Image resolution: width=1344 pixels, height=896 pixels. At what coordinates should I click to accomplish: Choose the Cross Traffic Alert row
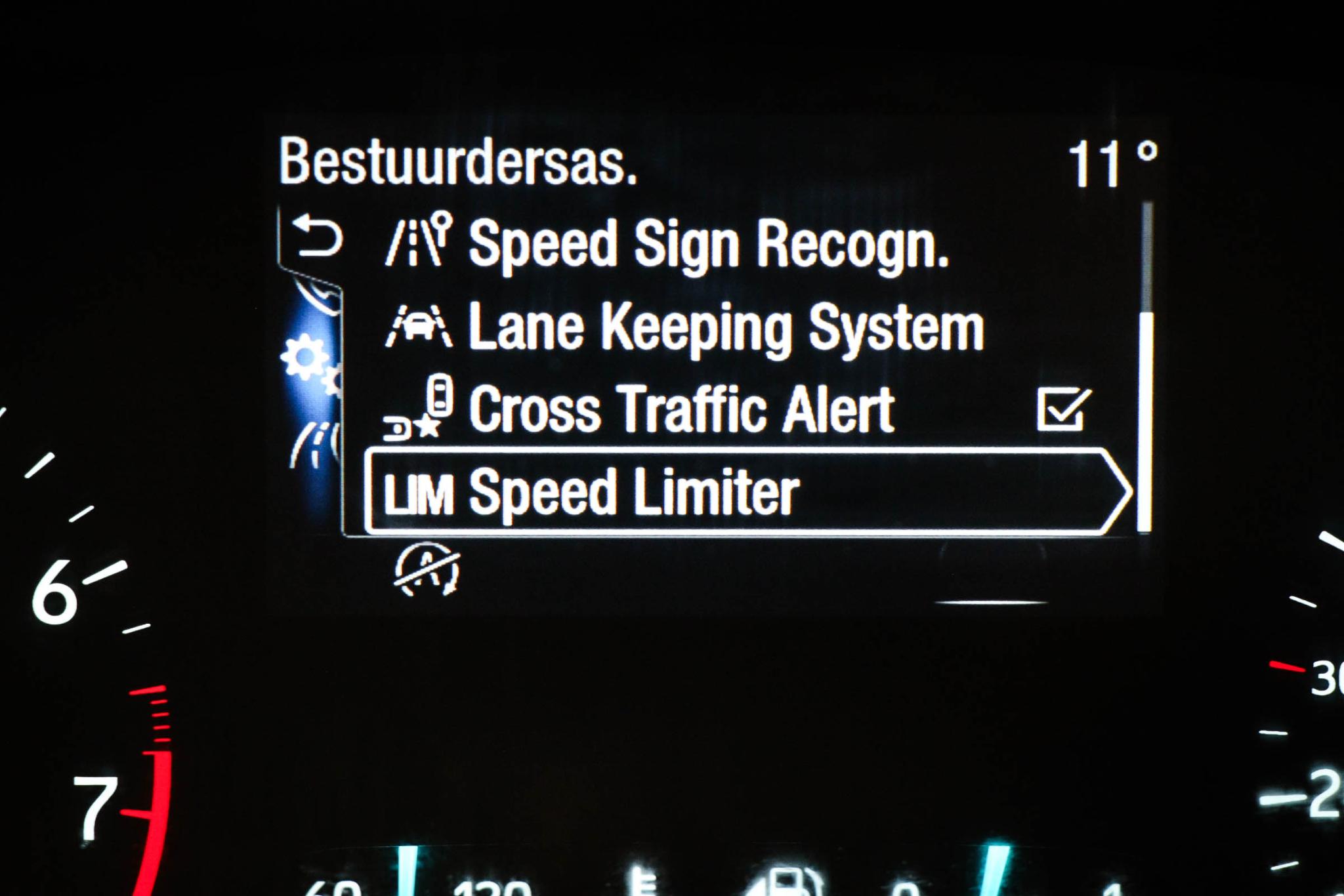(681, 409)
